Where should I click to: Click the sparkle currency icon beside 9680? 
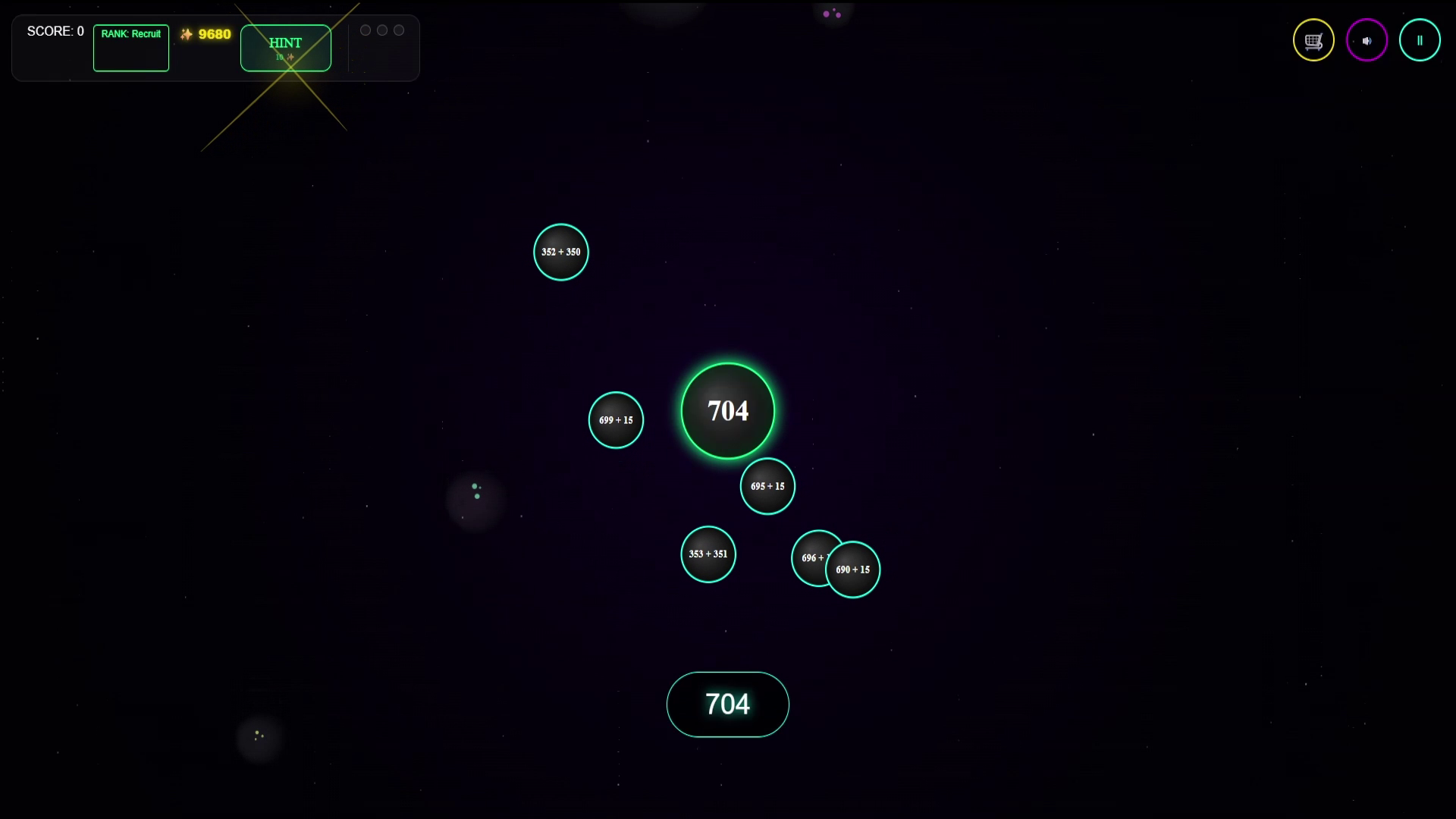pyautogui.click(x=186, y=34)
